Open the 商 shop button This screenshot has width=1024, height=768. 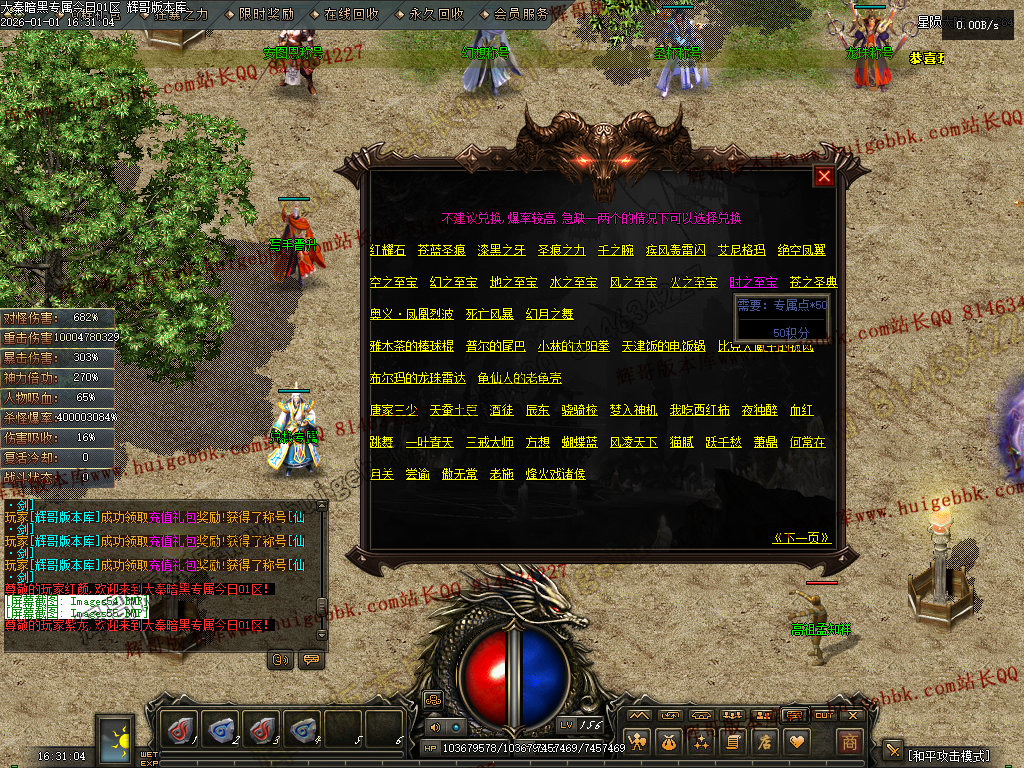(849, 742)
